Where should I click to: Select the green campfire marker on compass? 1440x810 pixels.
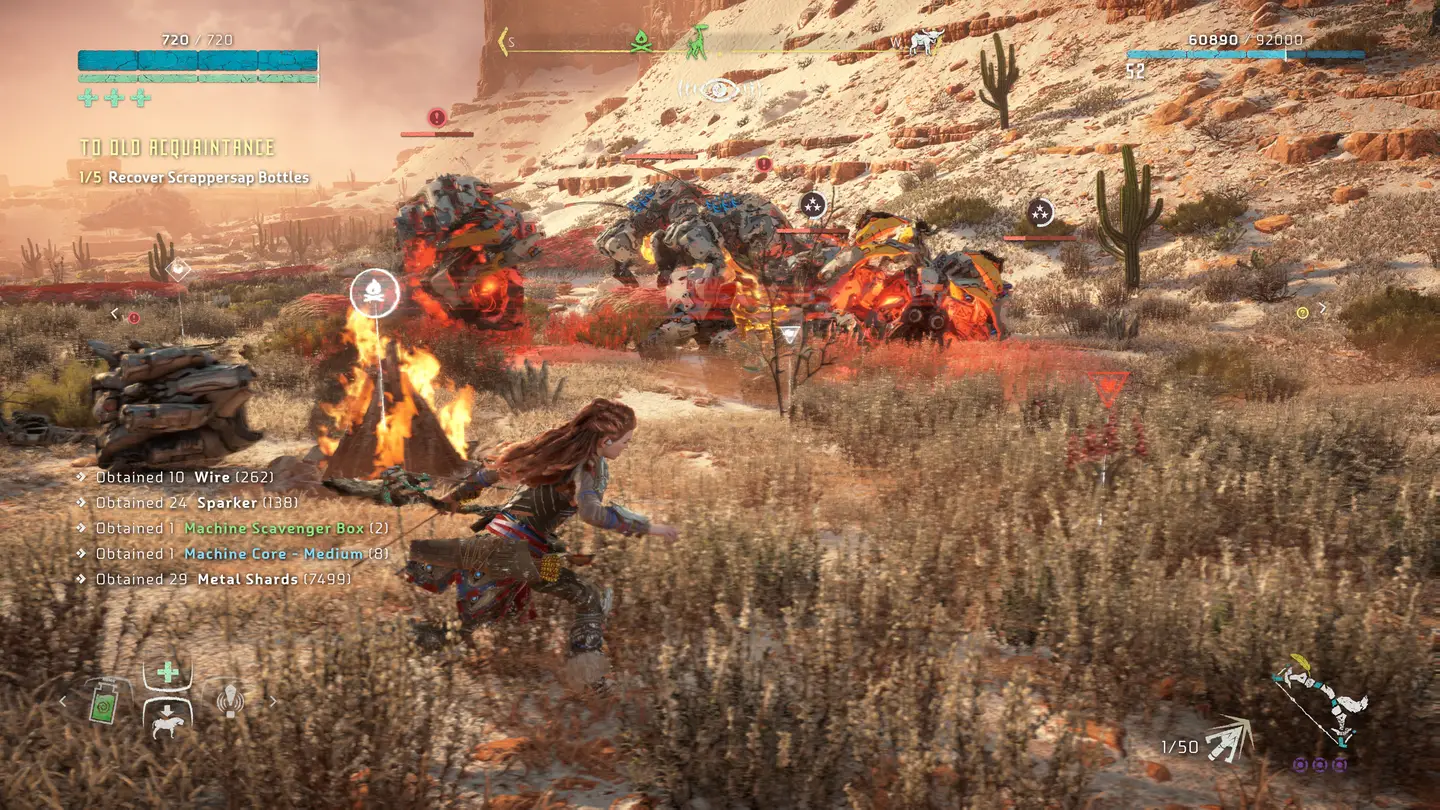point(642,42)
